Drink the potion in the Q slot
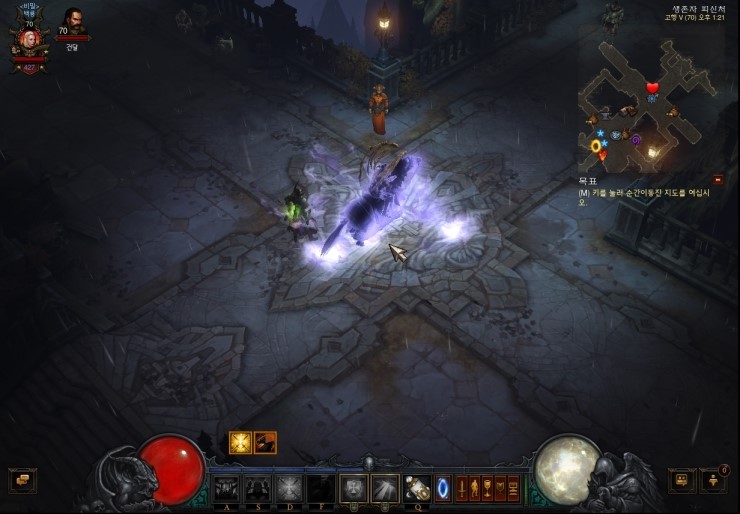Image resolution: width=740 pixels, height=514 pixels. point(417,488)
